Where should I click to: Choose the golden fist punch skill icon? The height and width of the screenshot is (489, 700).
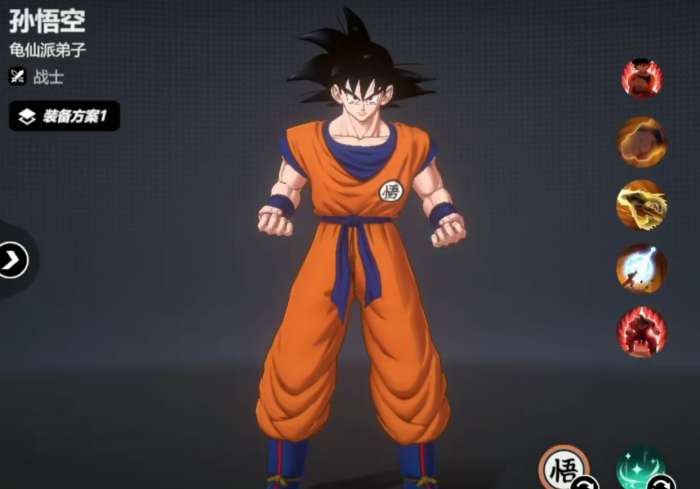click(x=641, y=141)
